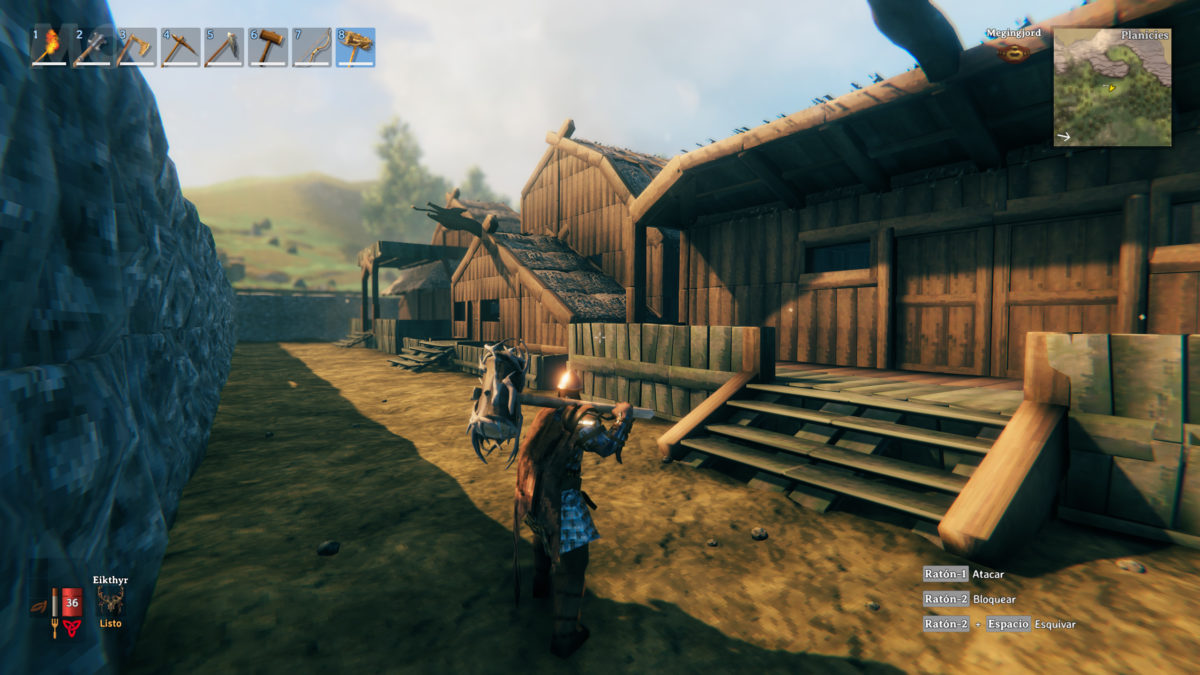Screen dimensions: 1200x675
Task: Click the Megingjord belt status icon
Action: click(1014, 52)
